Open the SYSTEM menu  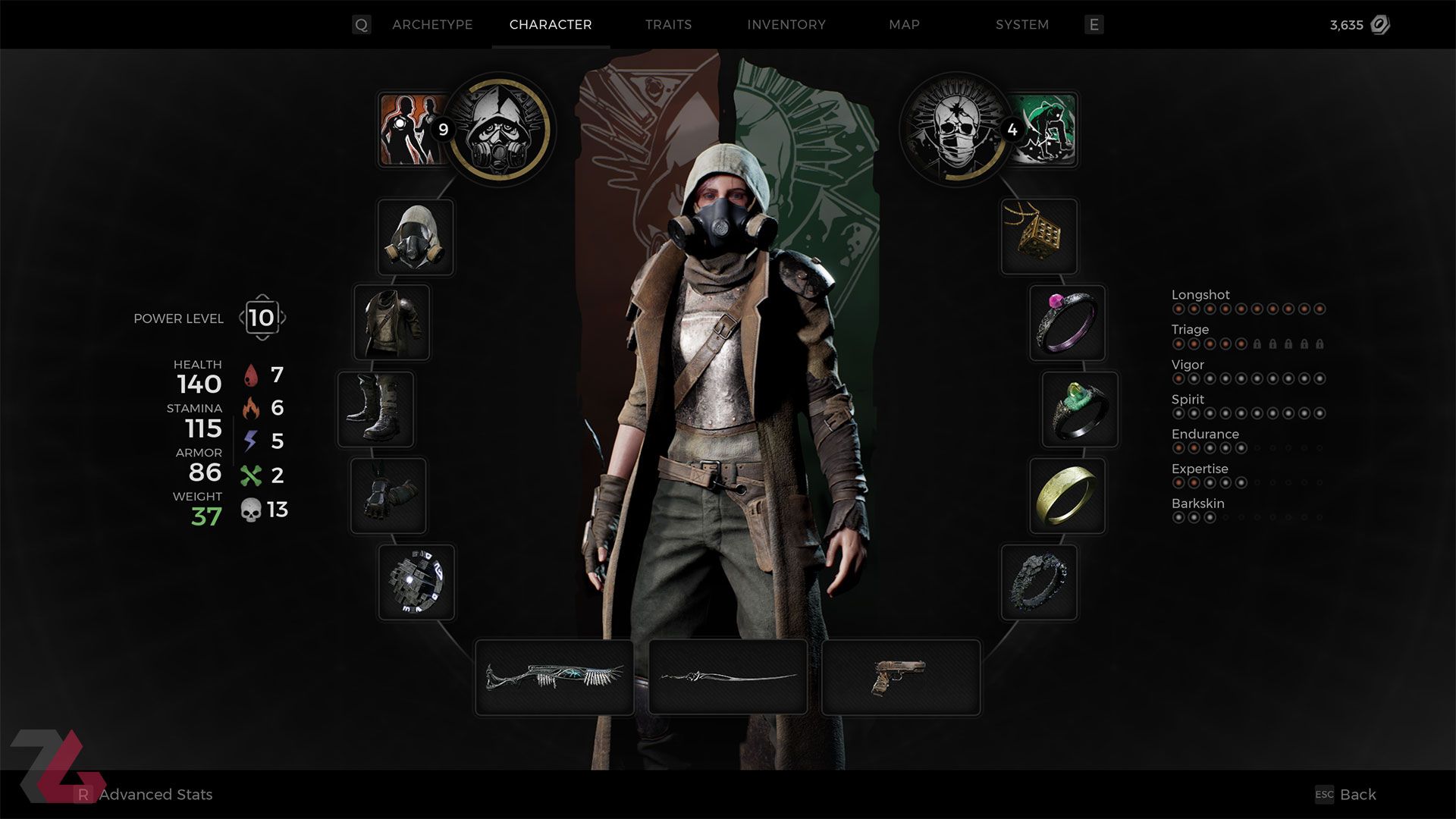pos(1021,24)
